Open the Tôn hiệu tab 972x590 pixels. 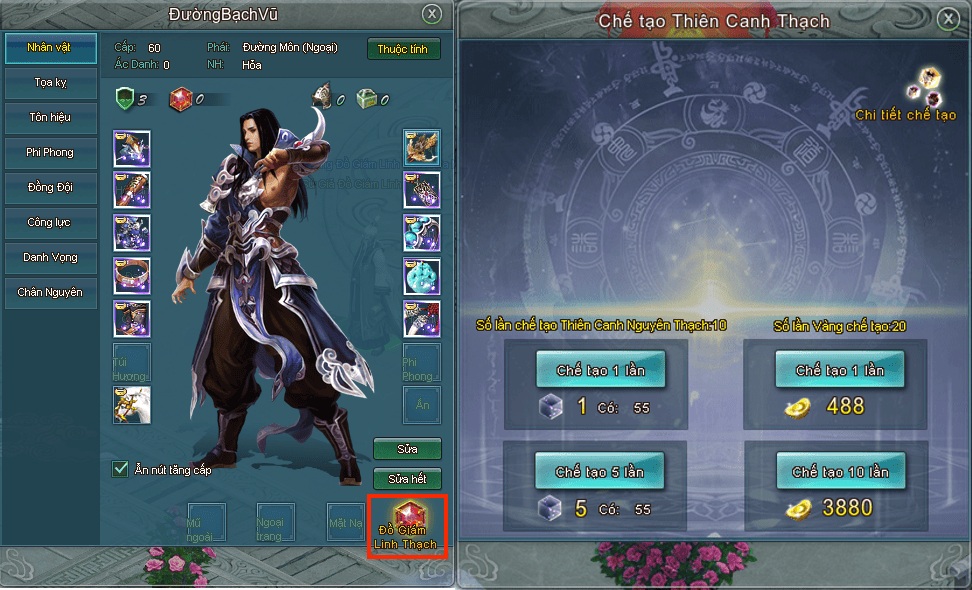pos(49,118)
